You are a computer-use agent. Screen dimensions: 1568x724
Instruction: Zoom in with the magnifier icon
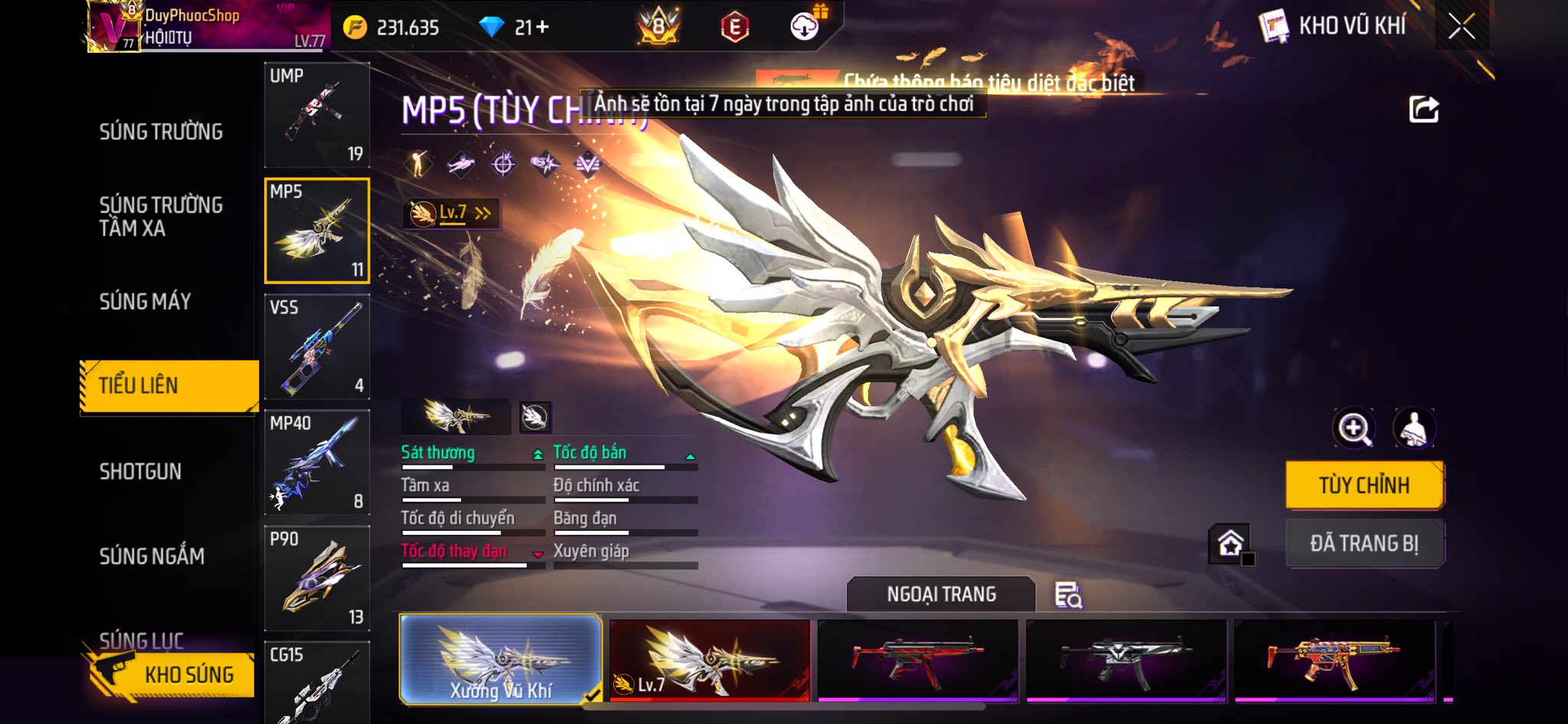point(1353,428)
